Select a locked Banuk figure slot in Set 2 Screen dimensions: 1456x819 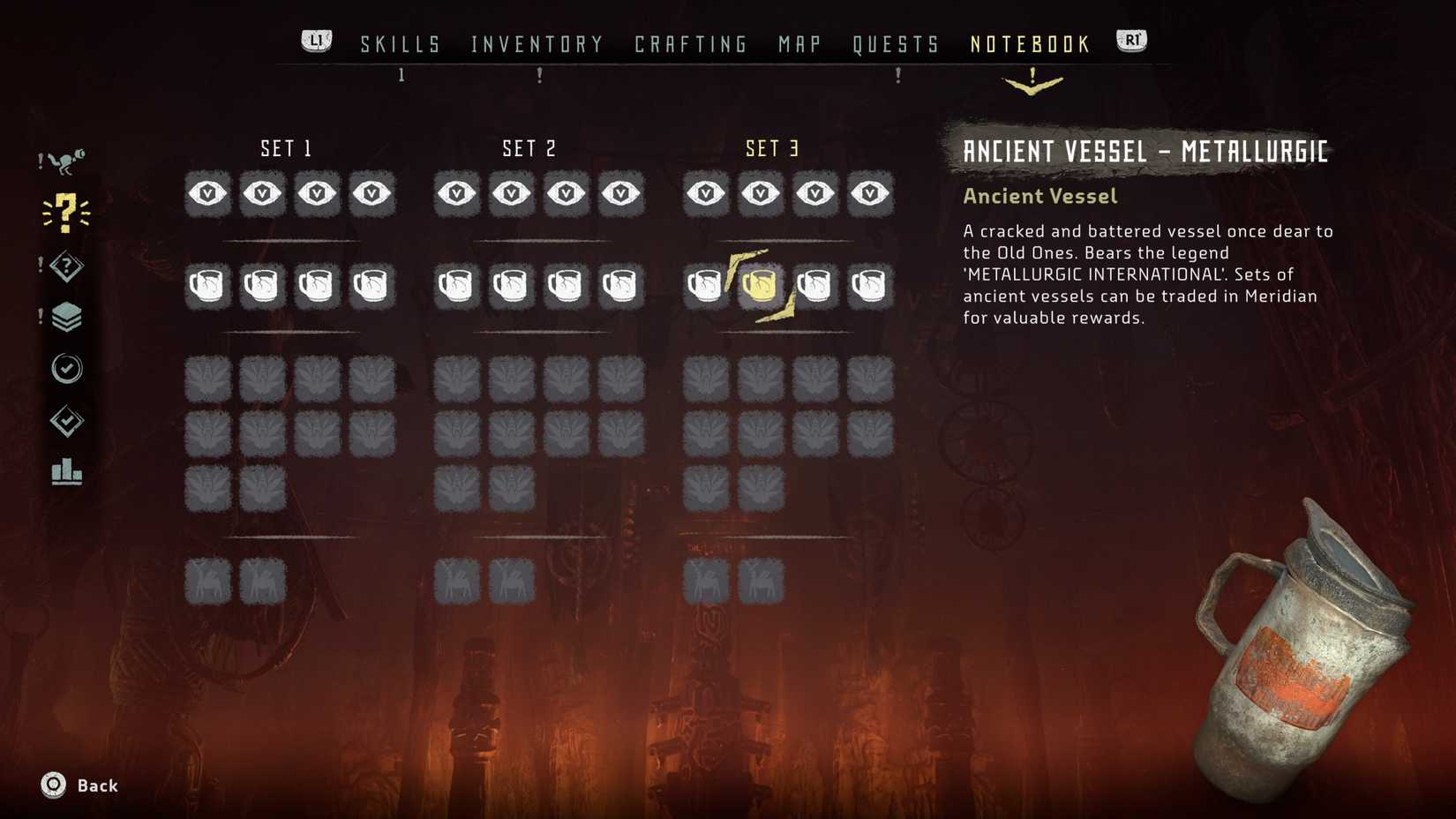pyautogui.click(x=456, y=379)
